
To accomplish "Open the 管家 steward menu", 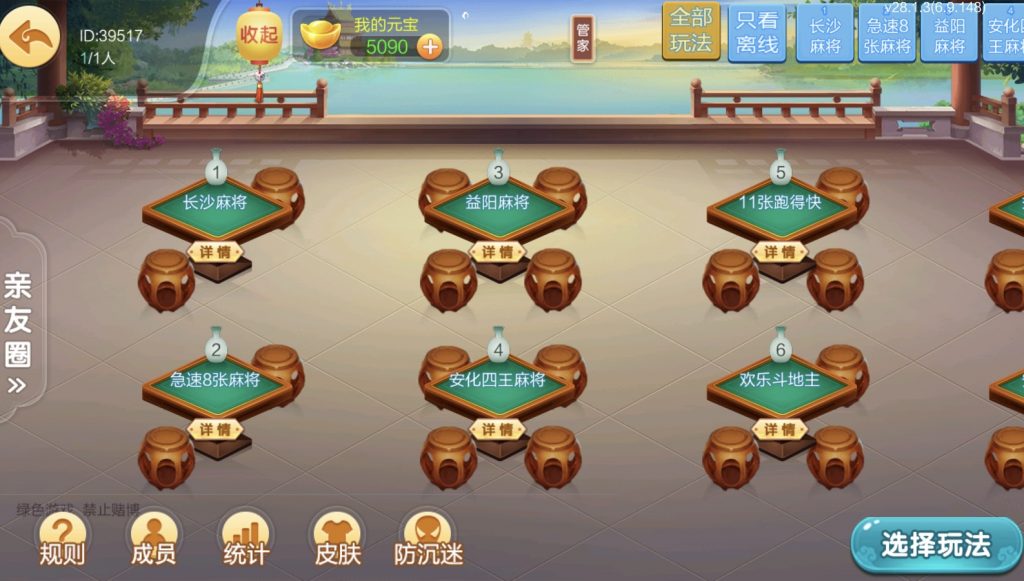I will [583, 38].
